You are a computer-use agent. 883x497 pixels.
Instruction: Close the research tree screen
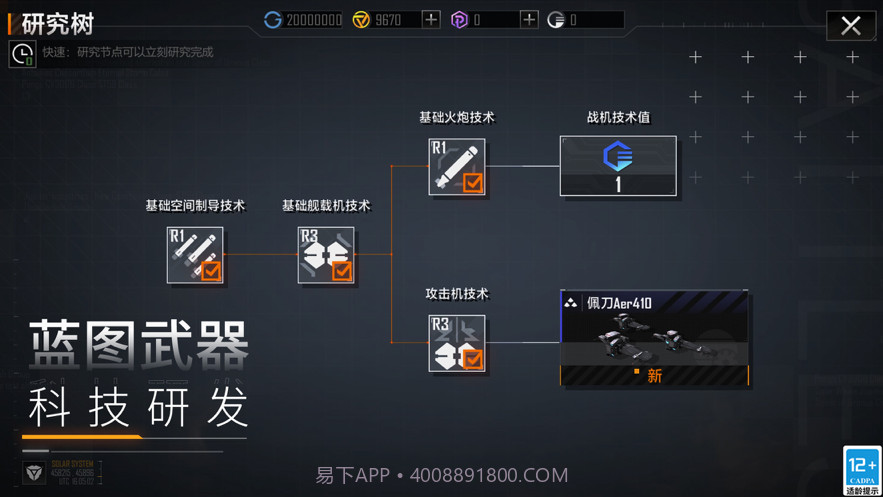851,25
